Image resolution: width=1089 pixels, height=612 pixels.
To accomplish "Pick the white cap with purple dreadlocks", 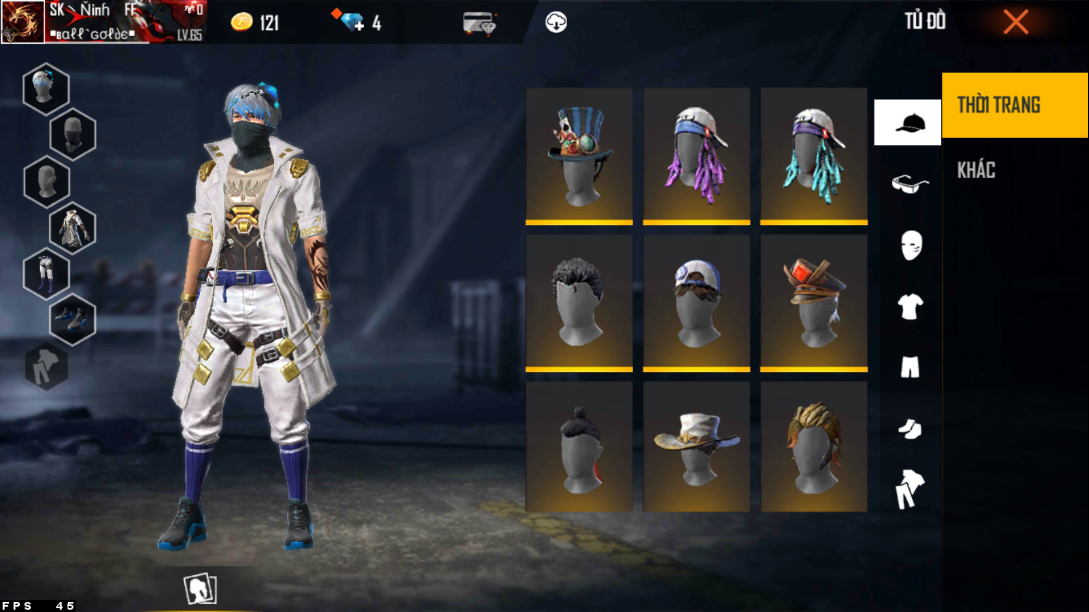I will [x=696, y=154].
